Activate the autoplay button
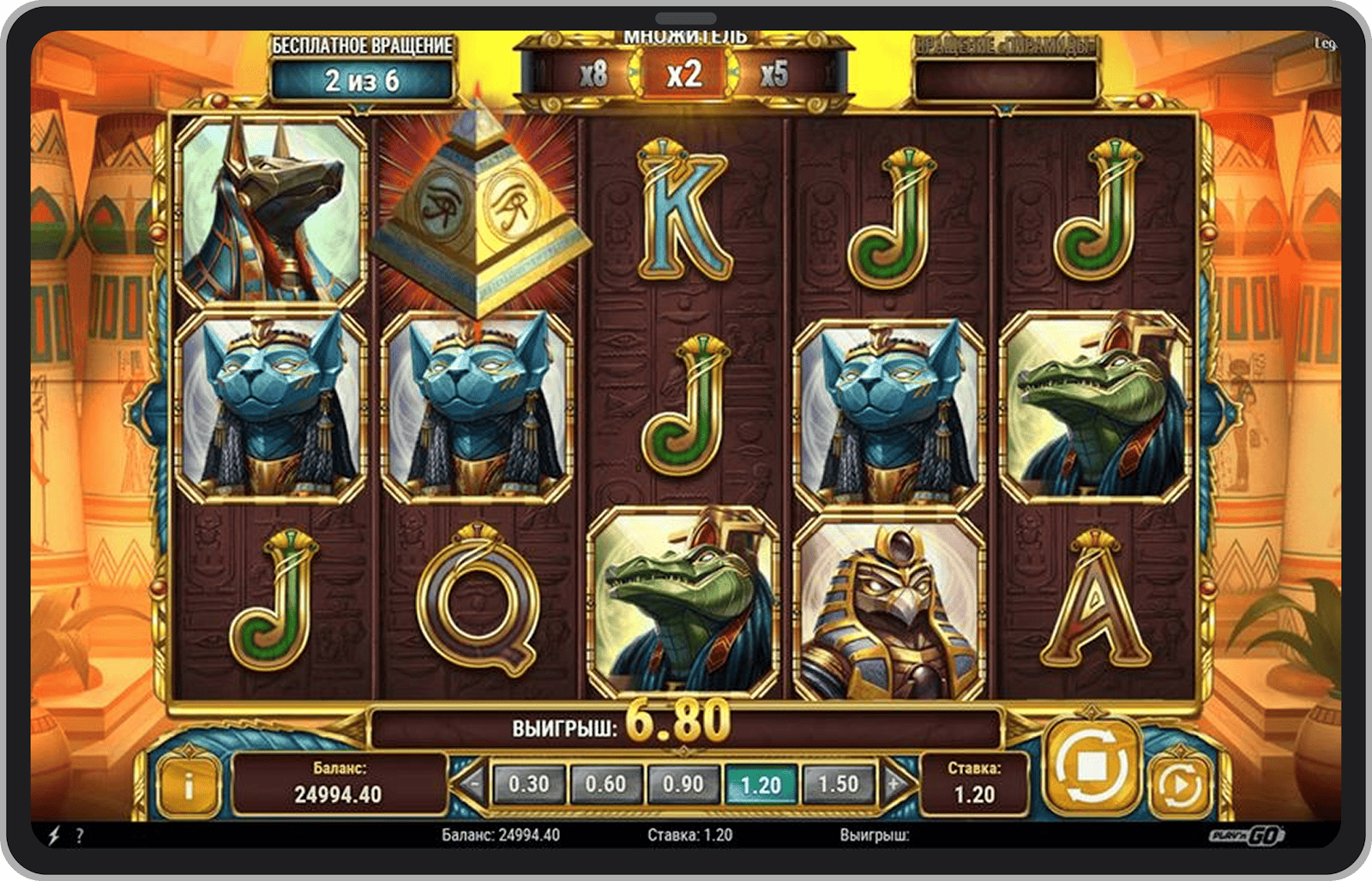1372x881 pixels. 1179,785
